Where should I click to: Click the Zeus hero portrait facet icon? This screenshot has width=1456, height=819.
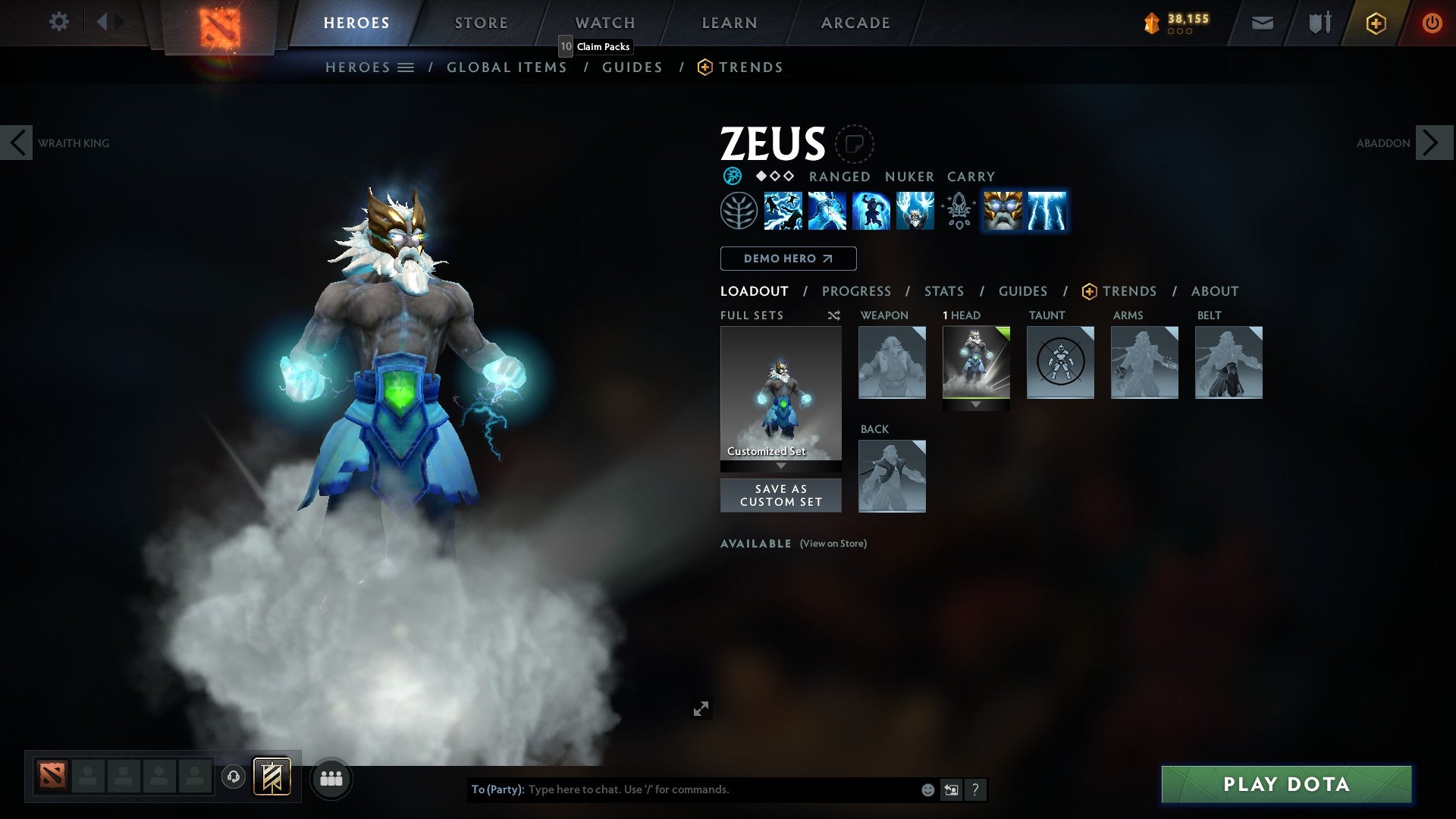[x=855, y=144]
